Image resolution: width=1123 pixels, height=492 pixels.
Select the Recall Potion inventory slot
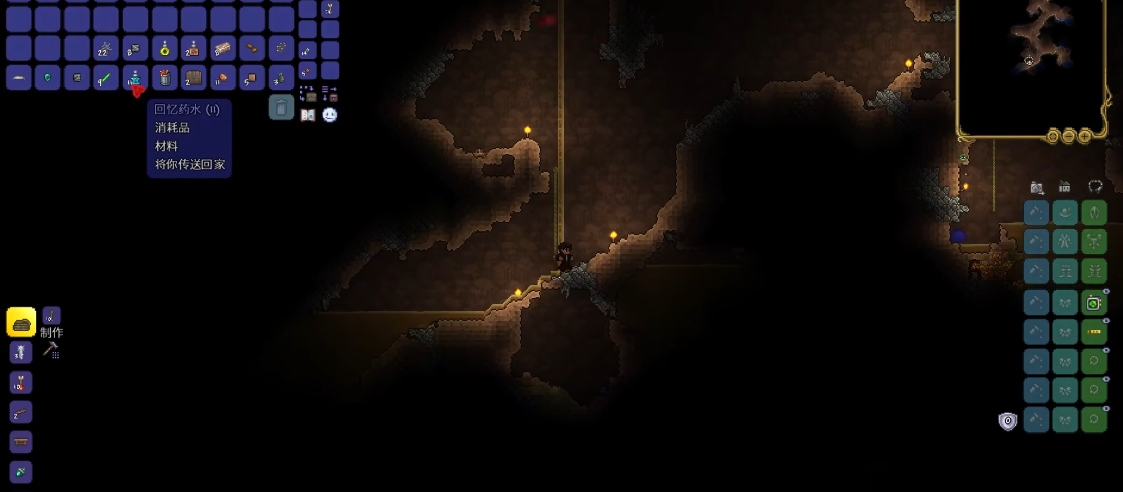point(135,77)
